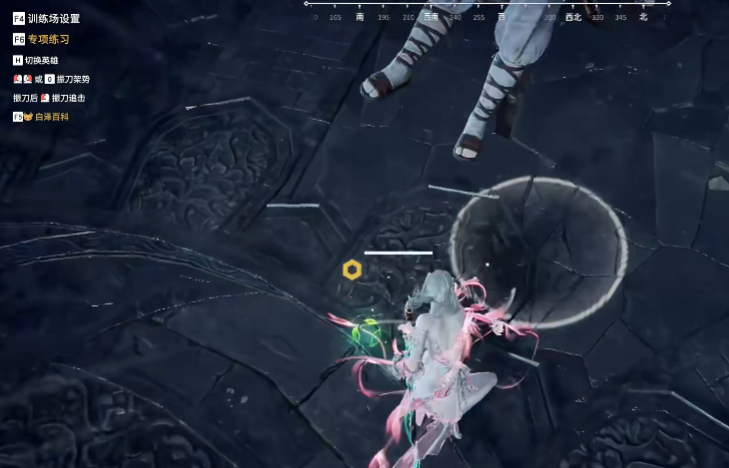Open the 训练场设置 training ground settings
Screen dimensions: 729x468
tap(53, 19)
